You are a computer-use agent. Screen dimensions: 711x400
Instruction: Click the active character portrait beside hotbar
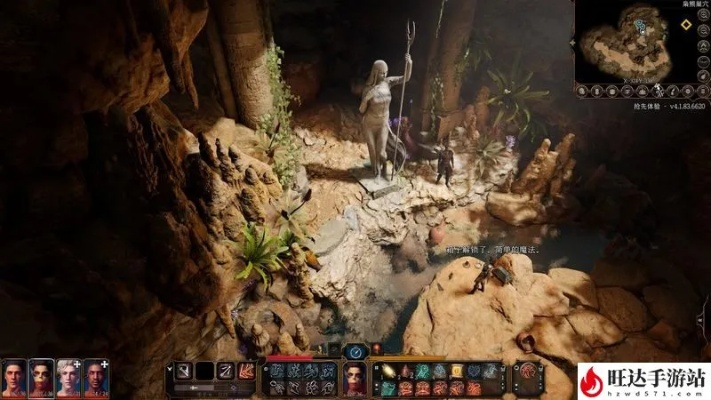coord(355,379)
